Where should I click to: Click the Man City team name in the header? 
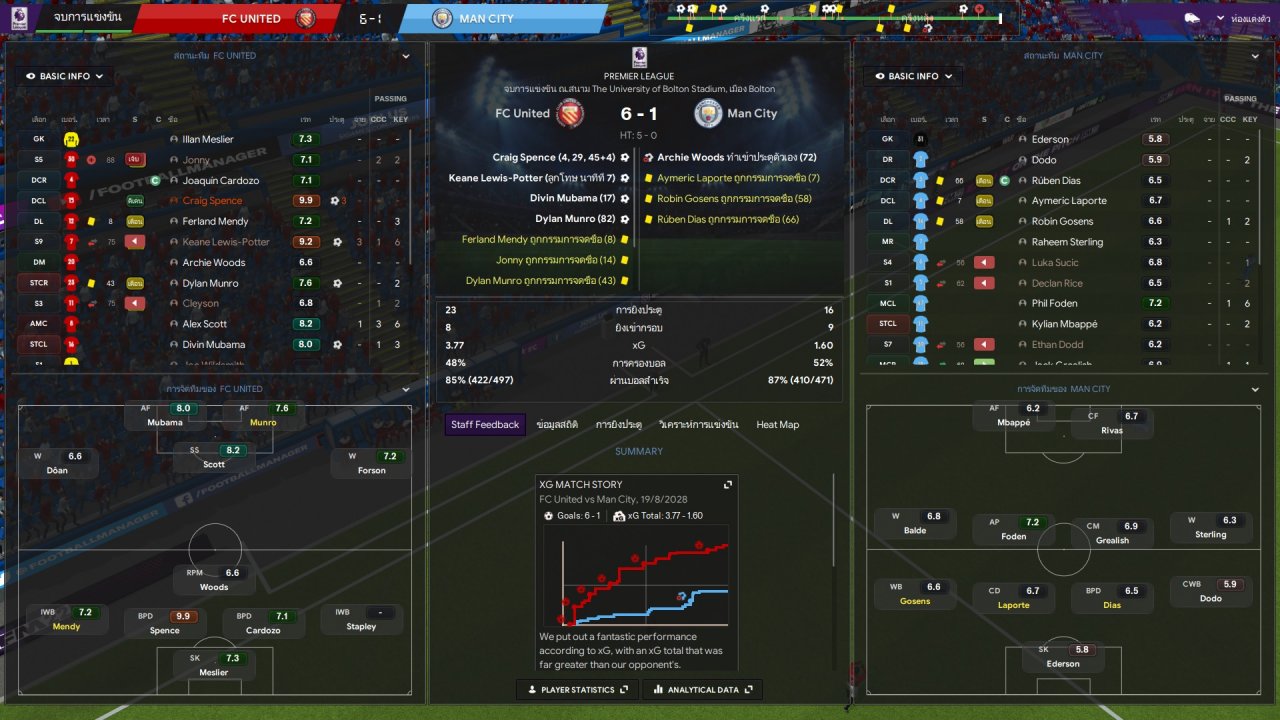click(x=486, y=19)
